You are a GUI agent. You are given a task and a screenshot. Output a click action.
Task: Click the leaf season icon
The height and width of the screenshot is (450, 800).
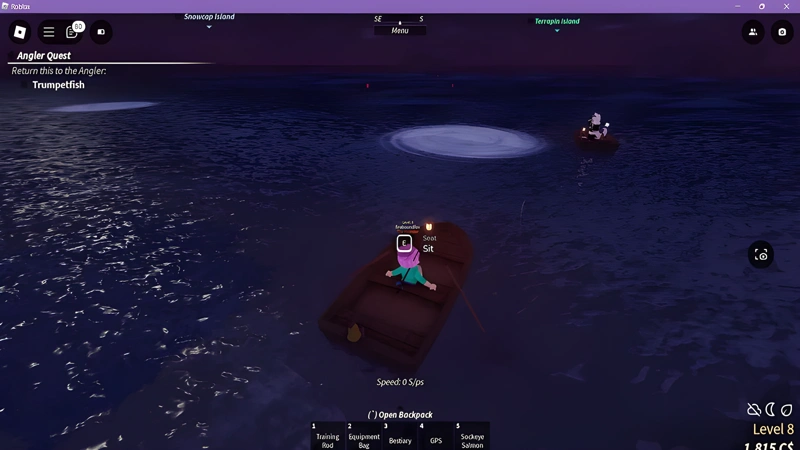point(786,410)
